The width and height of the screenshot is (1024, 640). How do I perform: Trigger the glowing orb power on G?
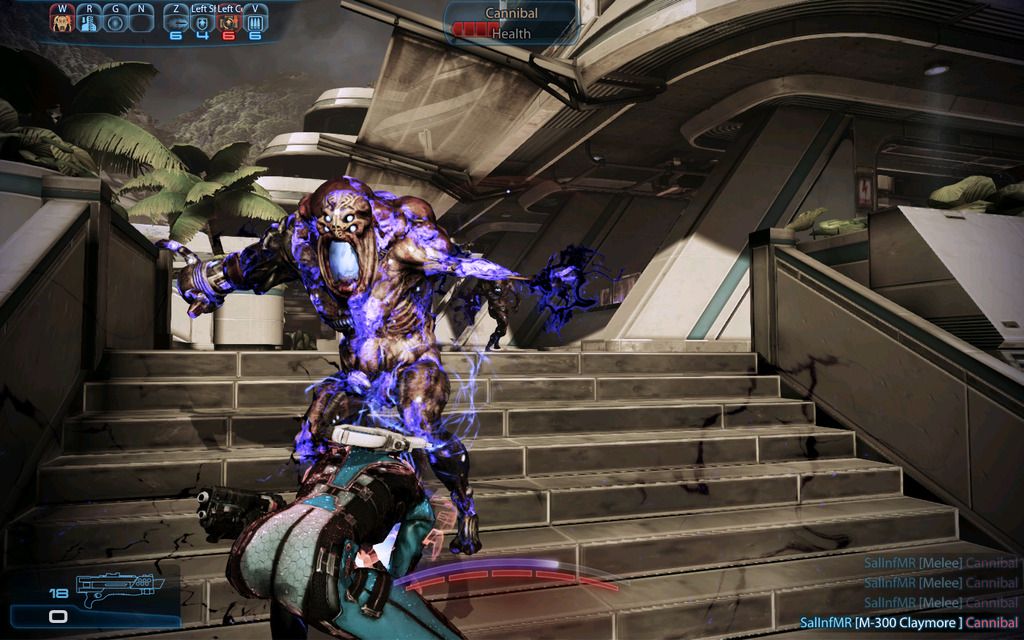pos(116,21)
